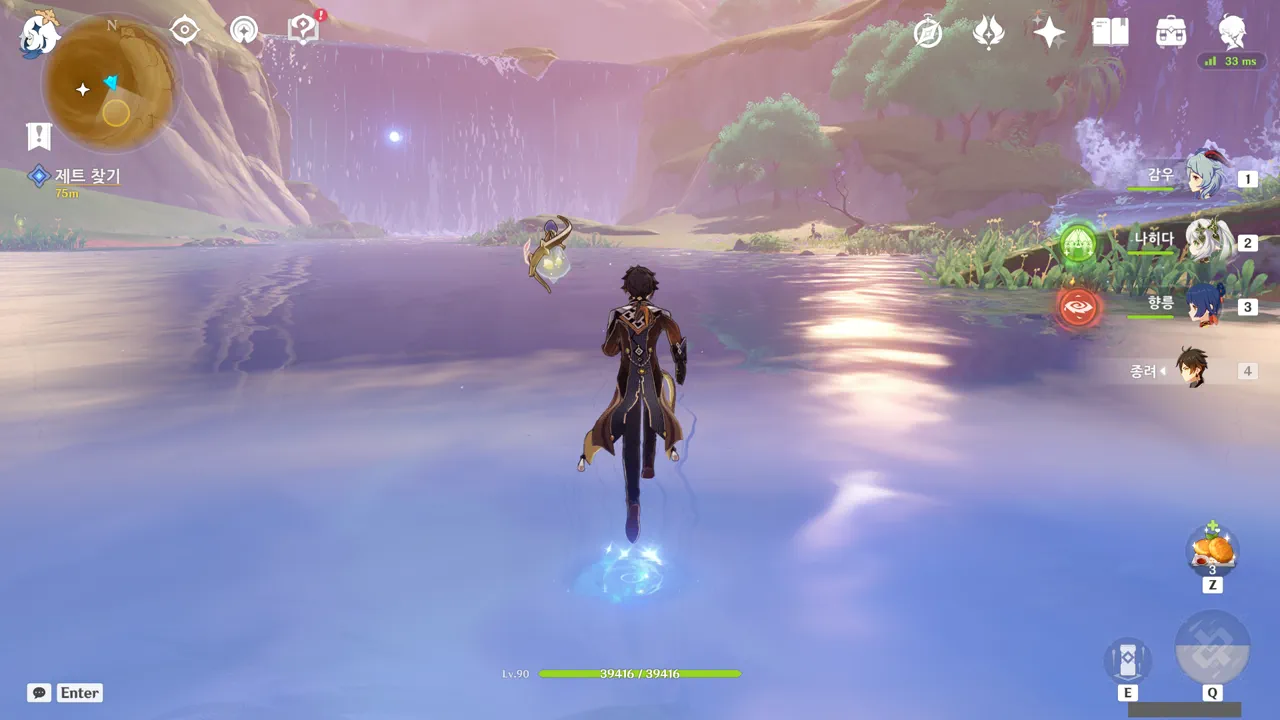Switch to party member 감우
Viewport: 1280px width, 720px height.
[1204, 174]
